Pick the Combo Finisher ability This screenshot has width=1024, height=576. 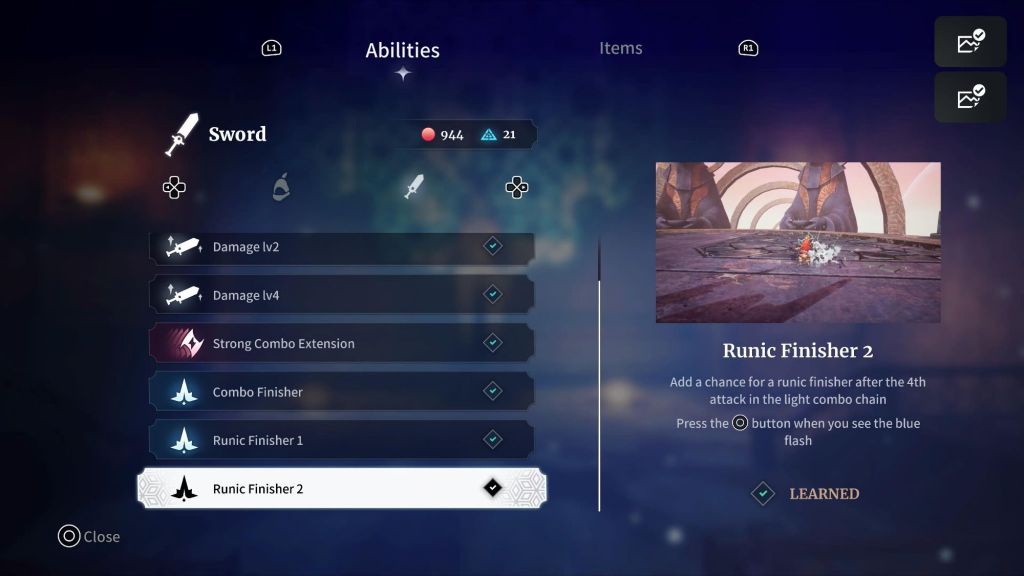pyautogui.click(x=341, y=392)
